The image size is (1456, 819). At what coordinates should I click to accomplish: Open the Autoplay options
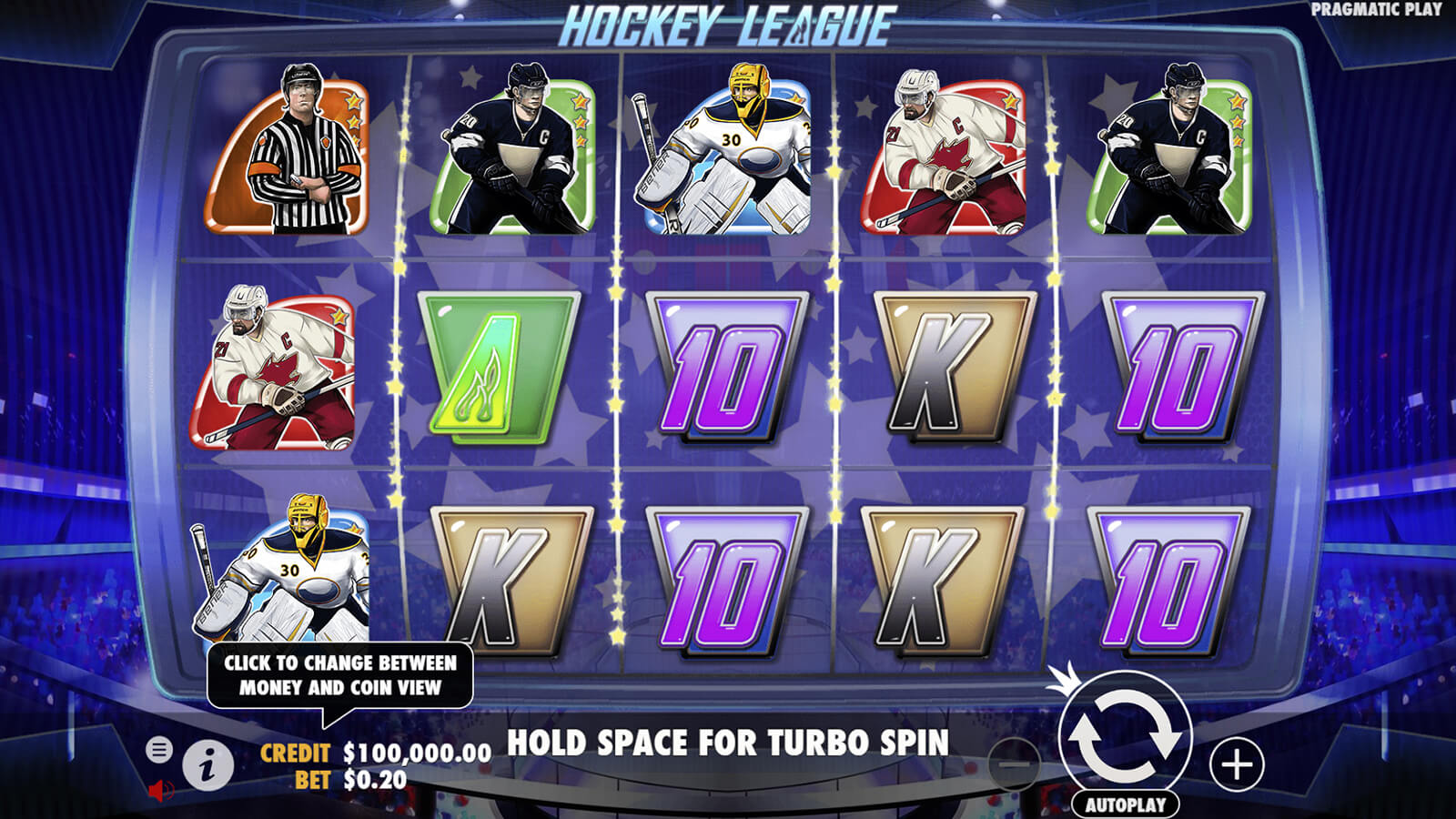1125,804
